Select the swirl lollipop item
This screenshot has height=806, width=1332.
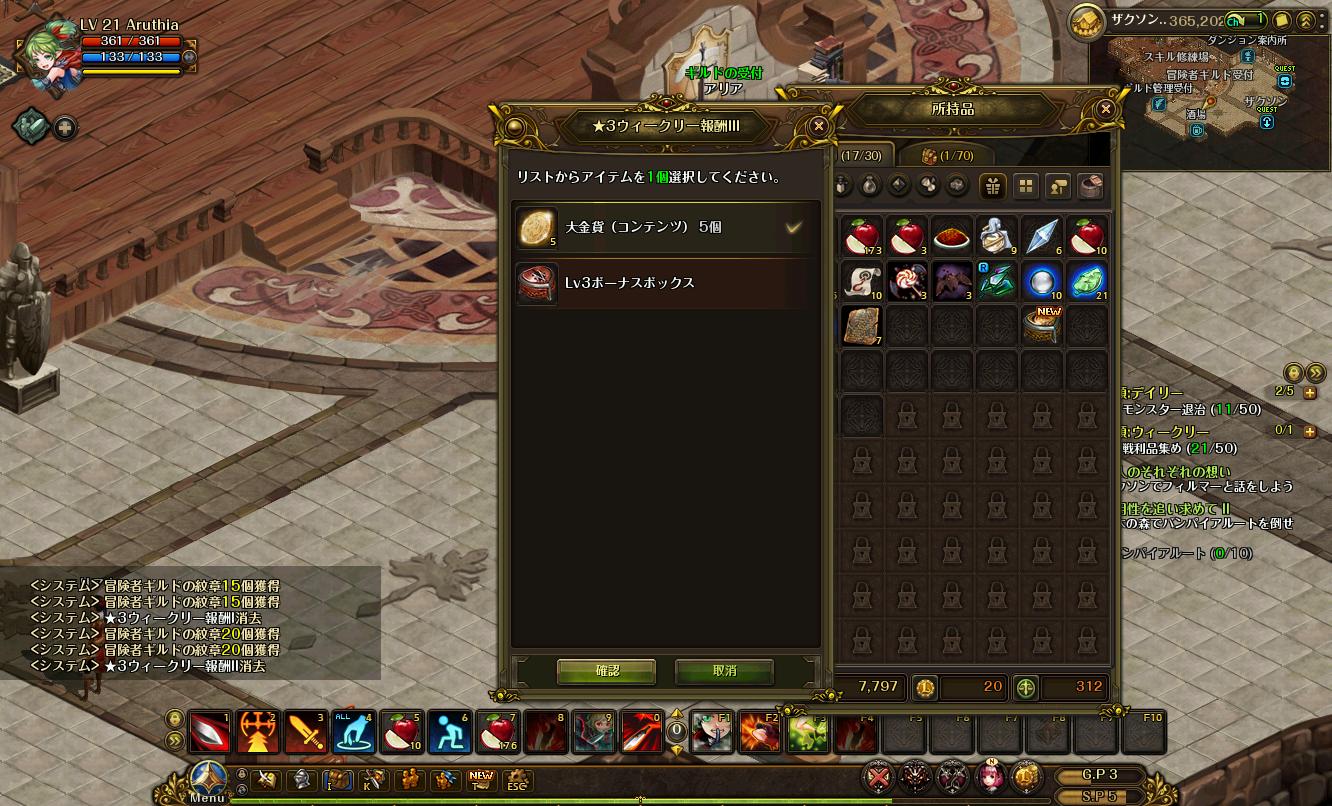pos(908,282)
